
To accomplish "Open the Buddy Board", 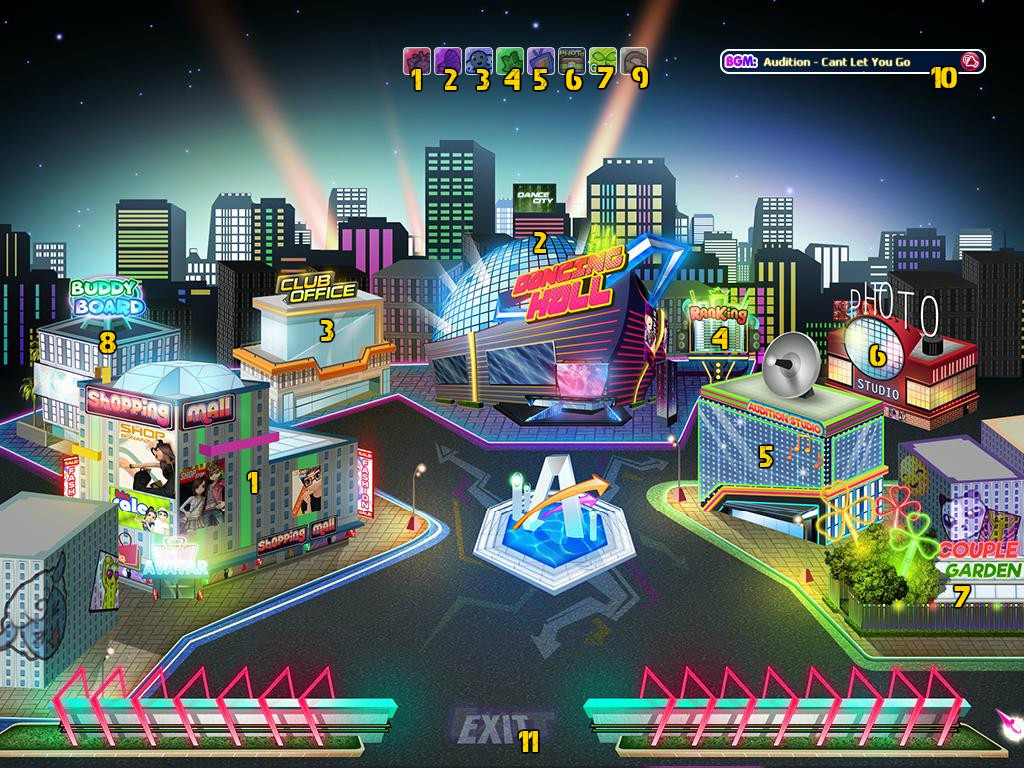I will (x=107, y=300).
